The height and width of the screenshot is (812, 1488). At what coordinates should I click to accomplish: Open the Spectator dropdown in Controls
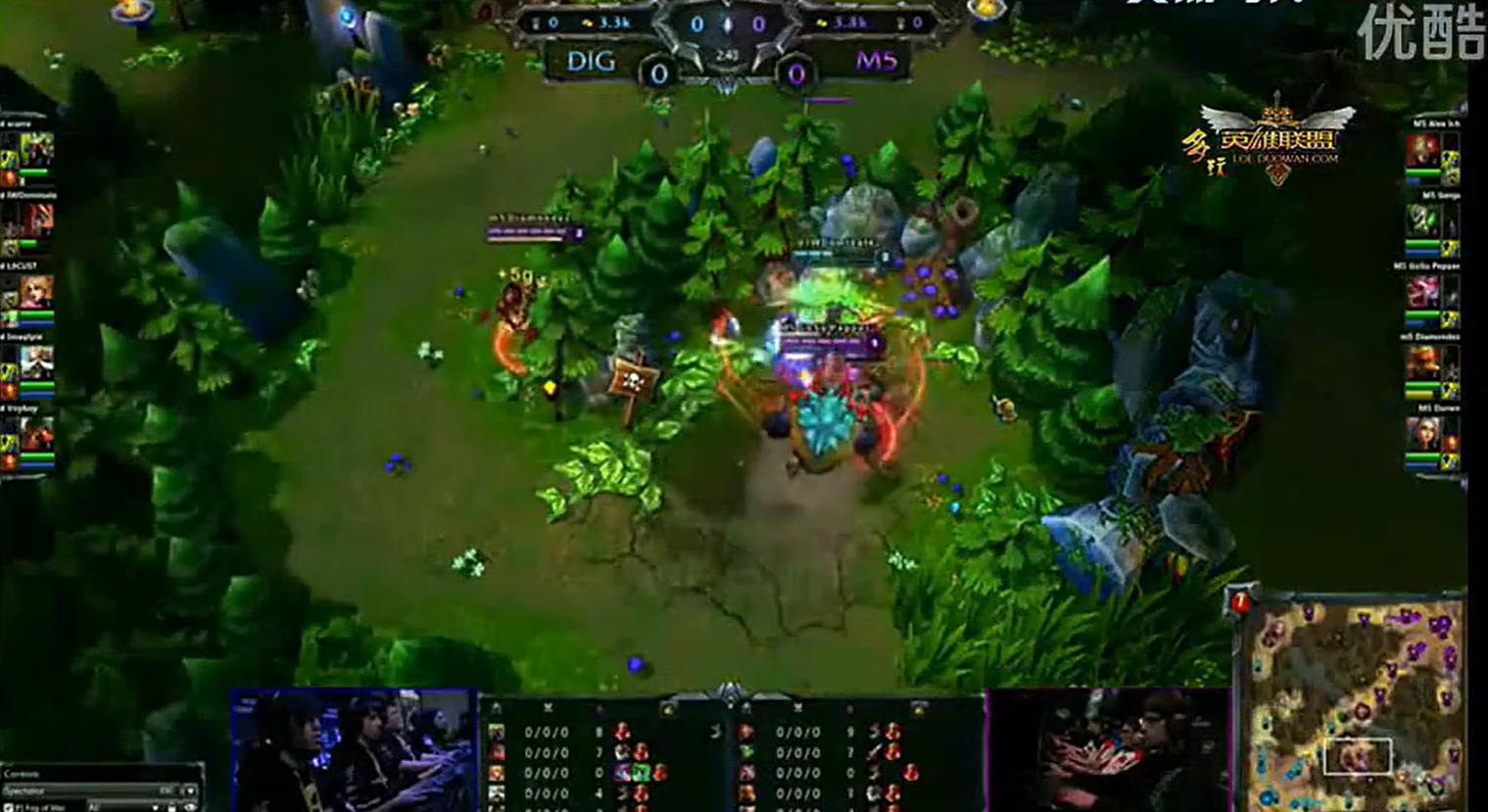point(189,790)
